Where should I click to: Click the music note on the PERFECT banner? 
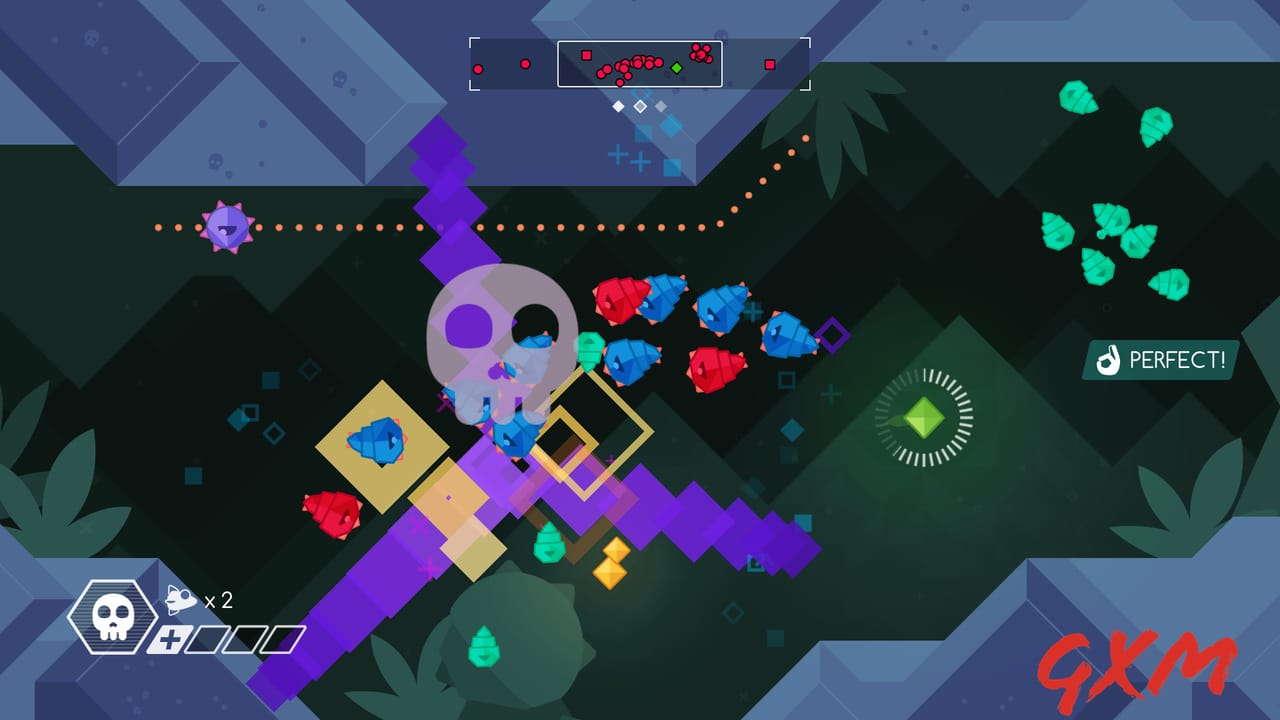coord(1110,361)
